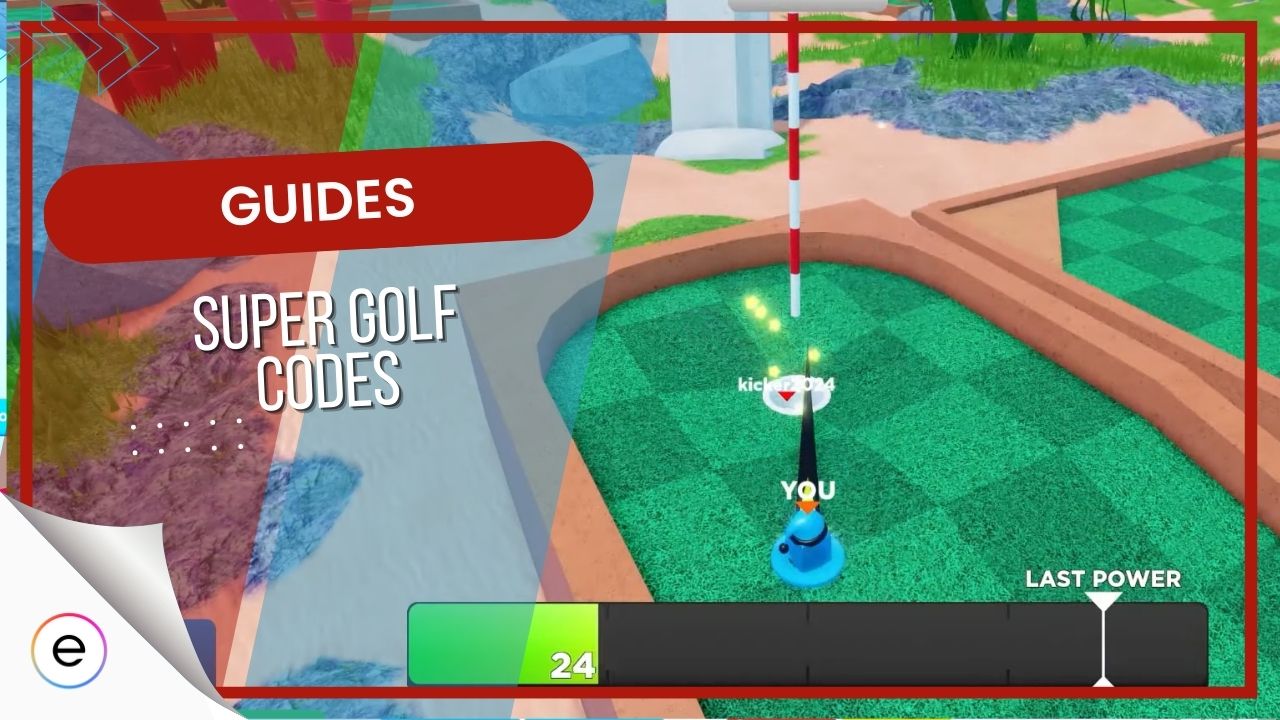
Task: Select the SUPER GOLF CODES heading
Action: pyautogui.click(x=325, y=345)
